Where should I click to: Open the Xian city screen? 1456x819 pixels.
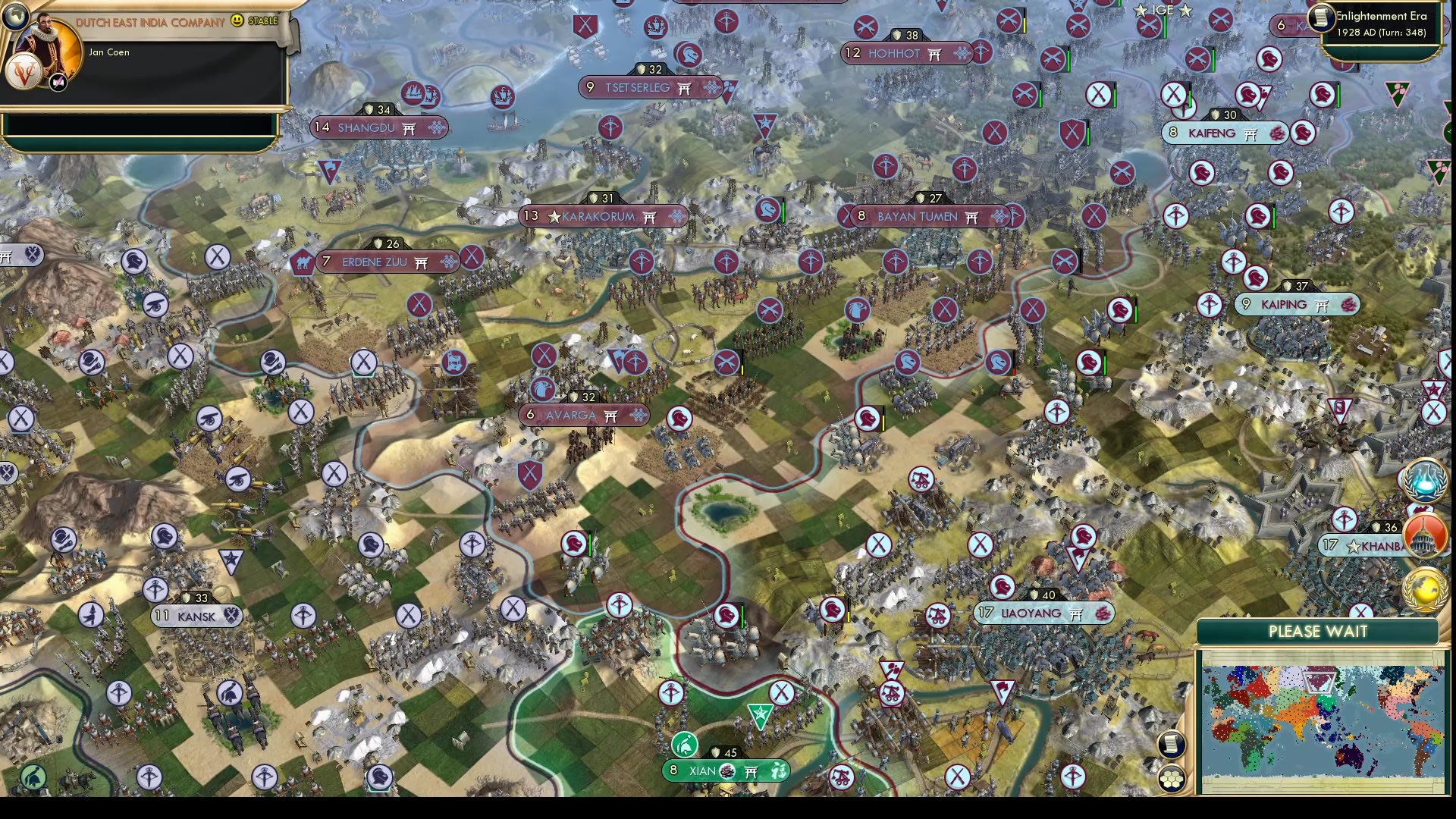coord(701,770)
